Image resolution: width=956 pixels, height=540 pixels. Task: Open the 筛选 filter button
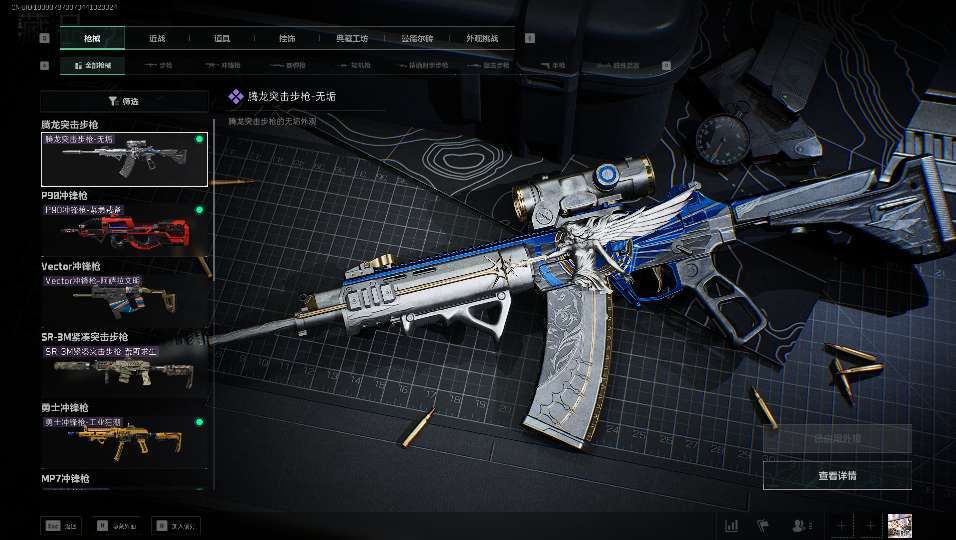tap(124, 101)
